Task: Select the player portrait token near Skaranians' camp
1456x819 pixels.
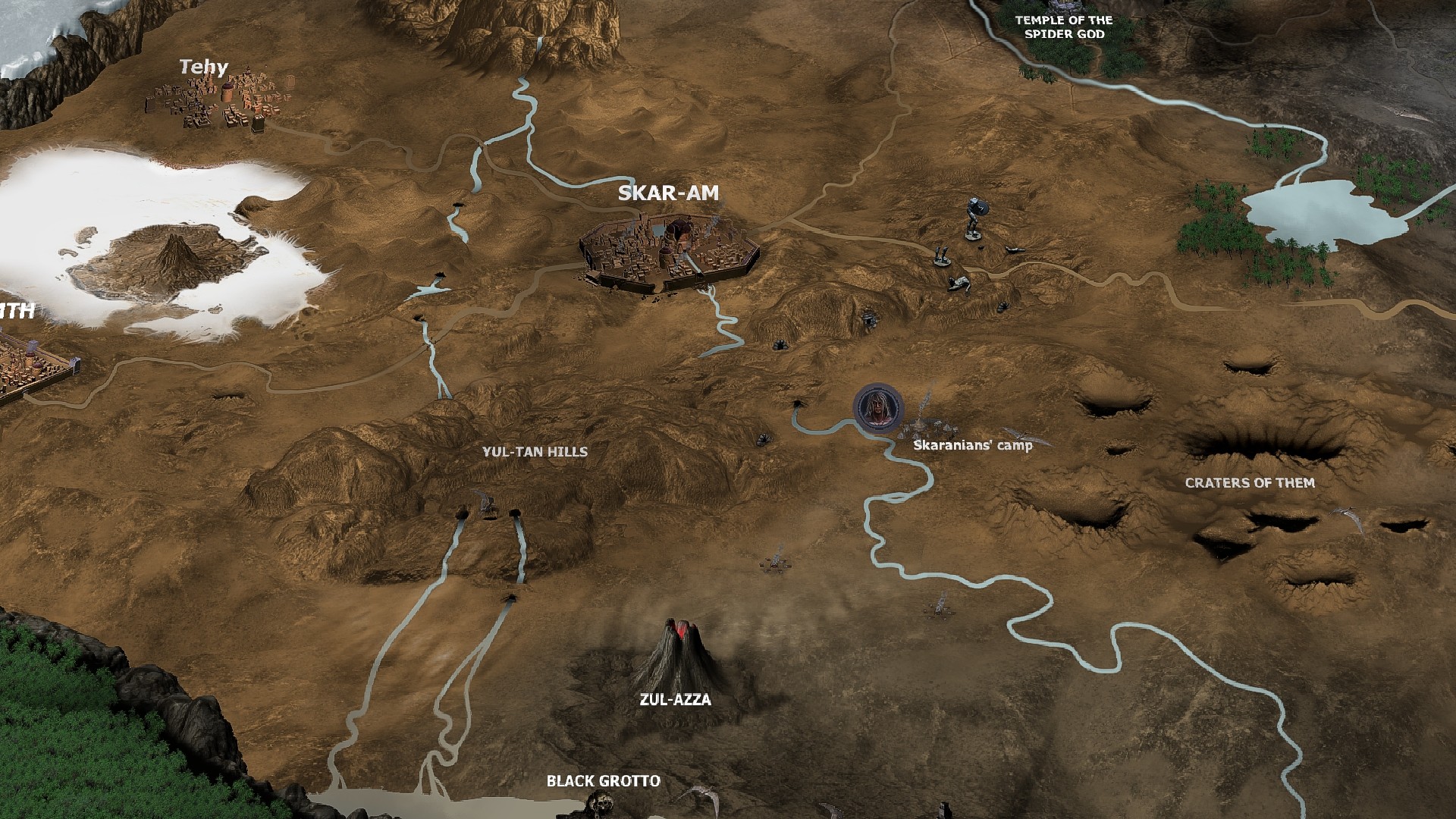Action: [x=877, y=408]
